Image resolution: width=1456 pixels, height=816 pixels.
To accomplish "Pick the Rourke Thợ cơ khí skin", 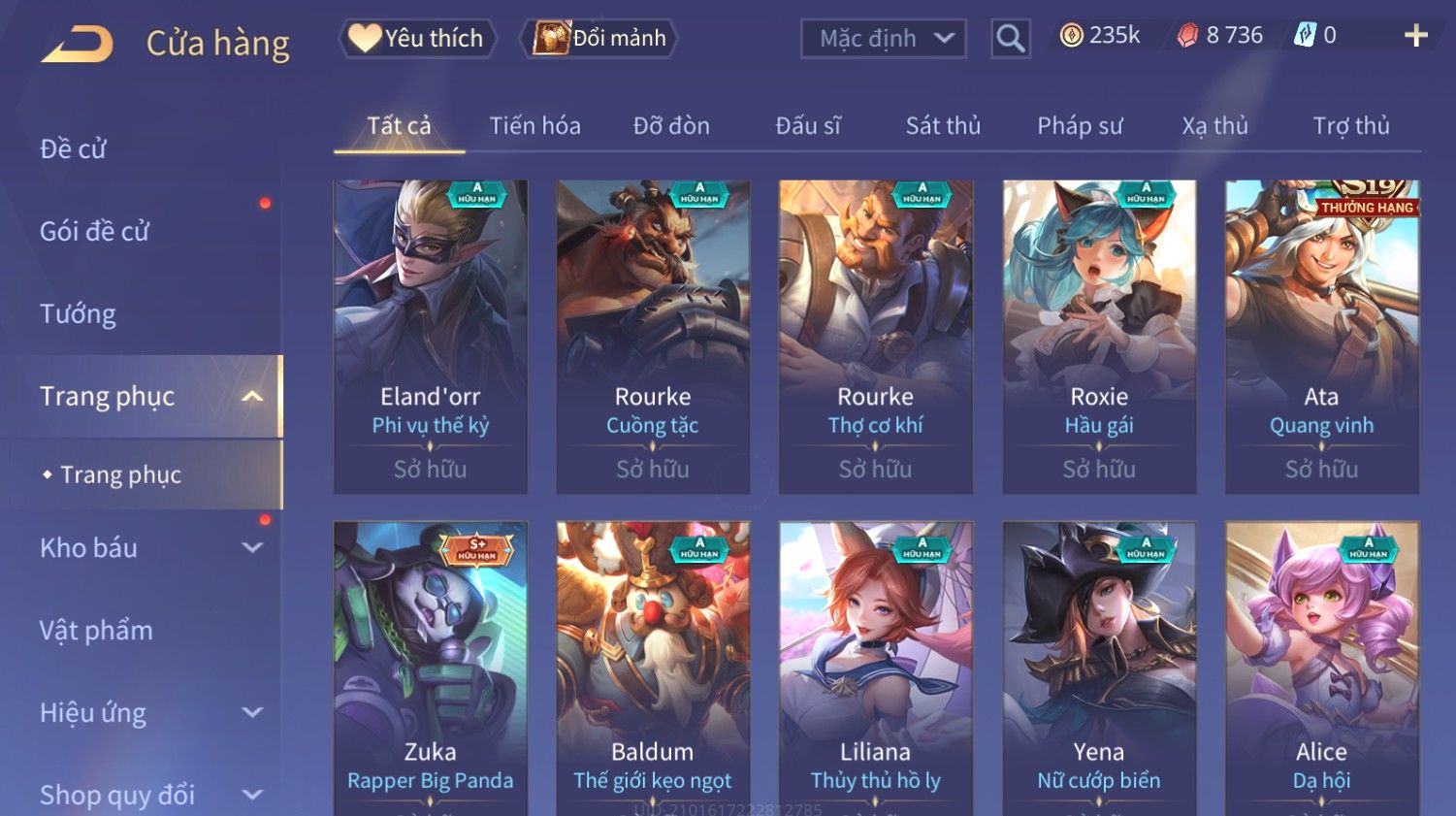I will (876, 336).
